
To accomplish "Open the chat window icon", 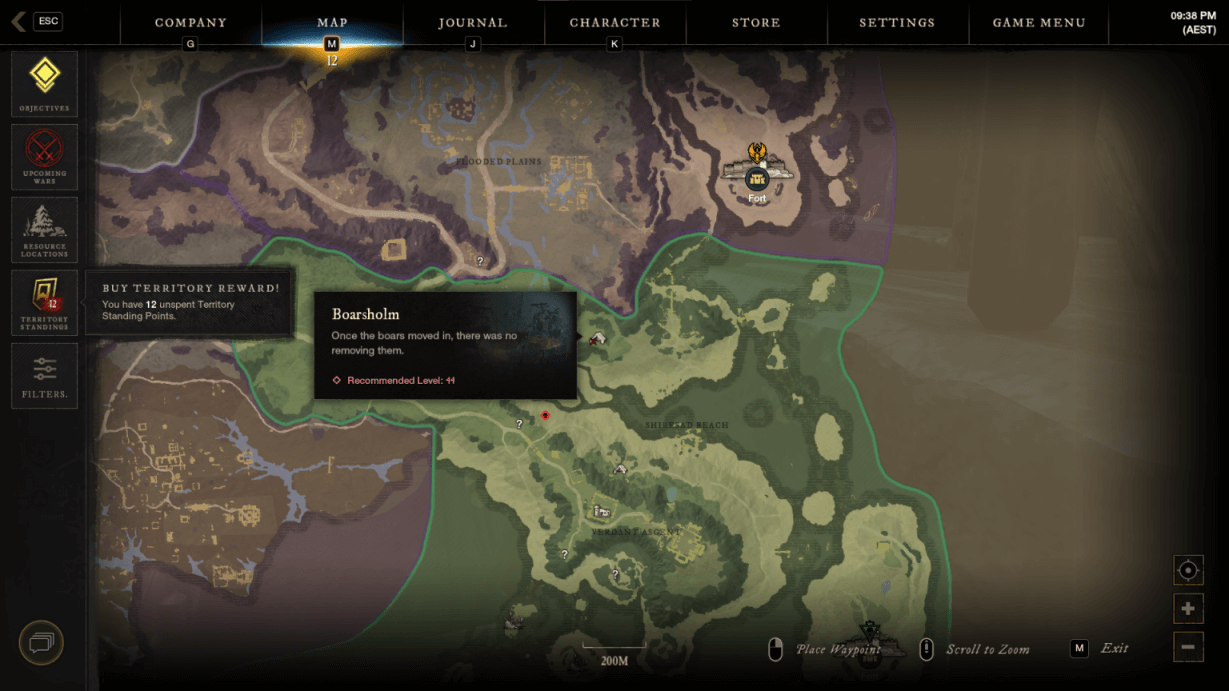I will tap(41, 643).
